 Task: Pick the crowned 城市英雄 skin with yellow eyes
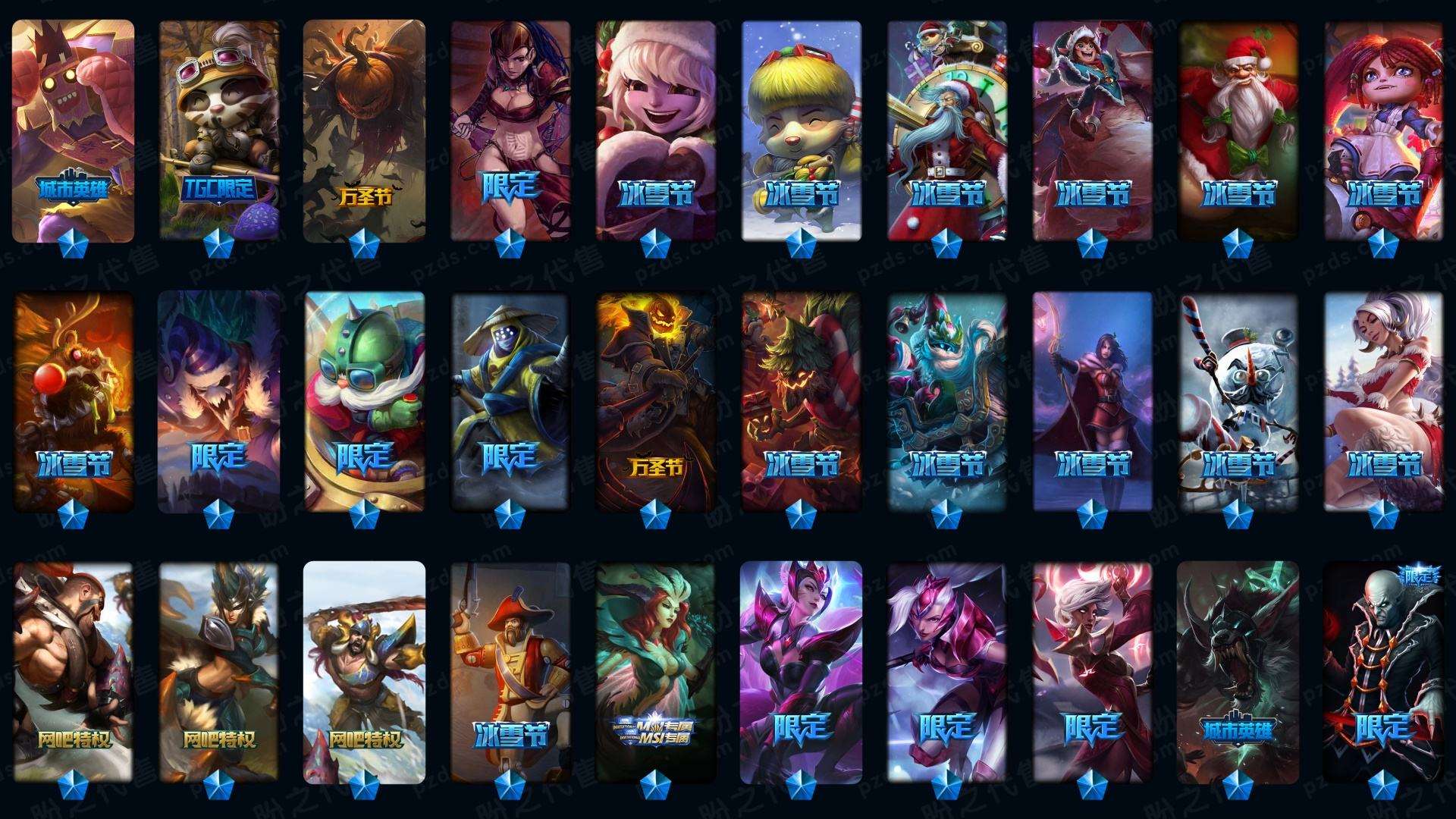(74, 129)
